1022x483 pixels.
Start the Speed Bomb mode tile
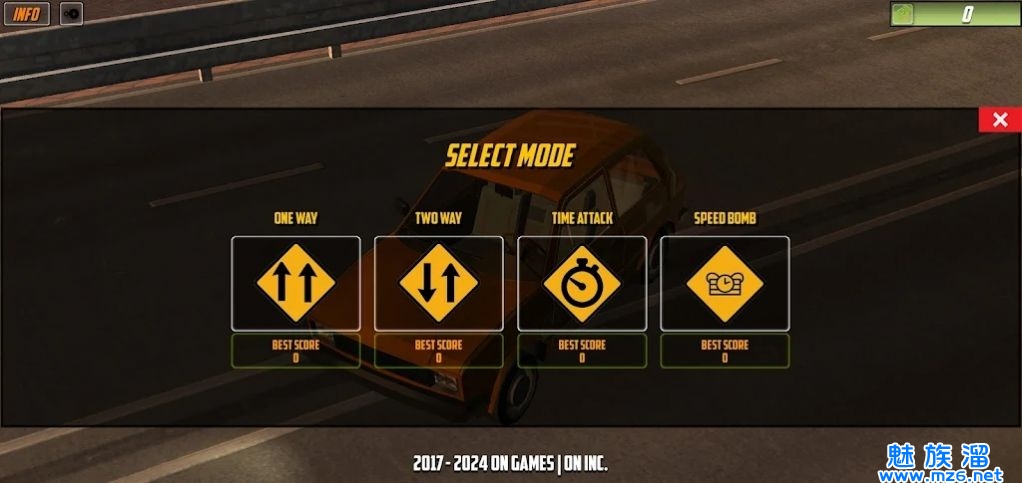[724, 283]
